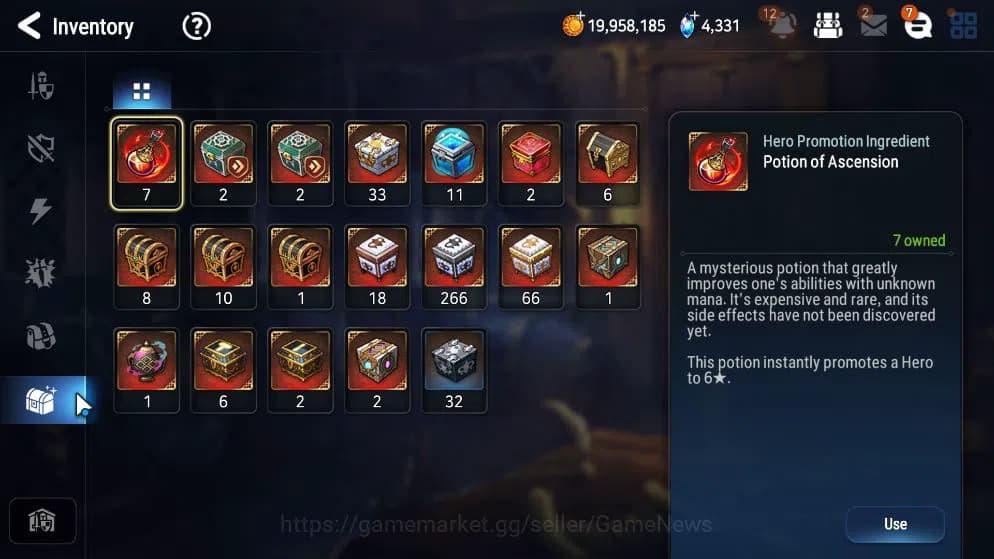
Task: Go back from the Inventory screen
Action: 29,26
